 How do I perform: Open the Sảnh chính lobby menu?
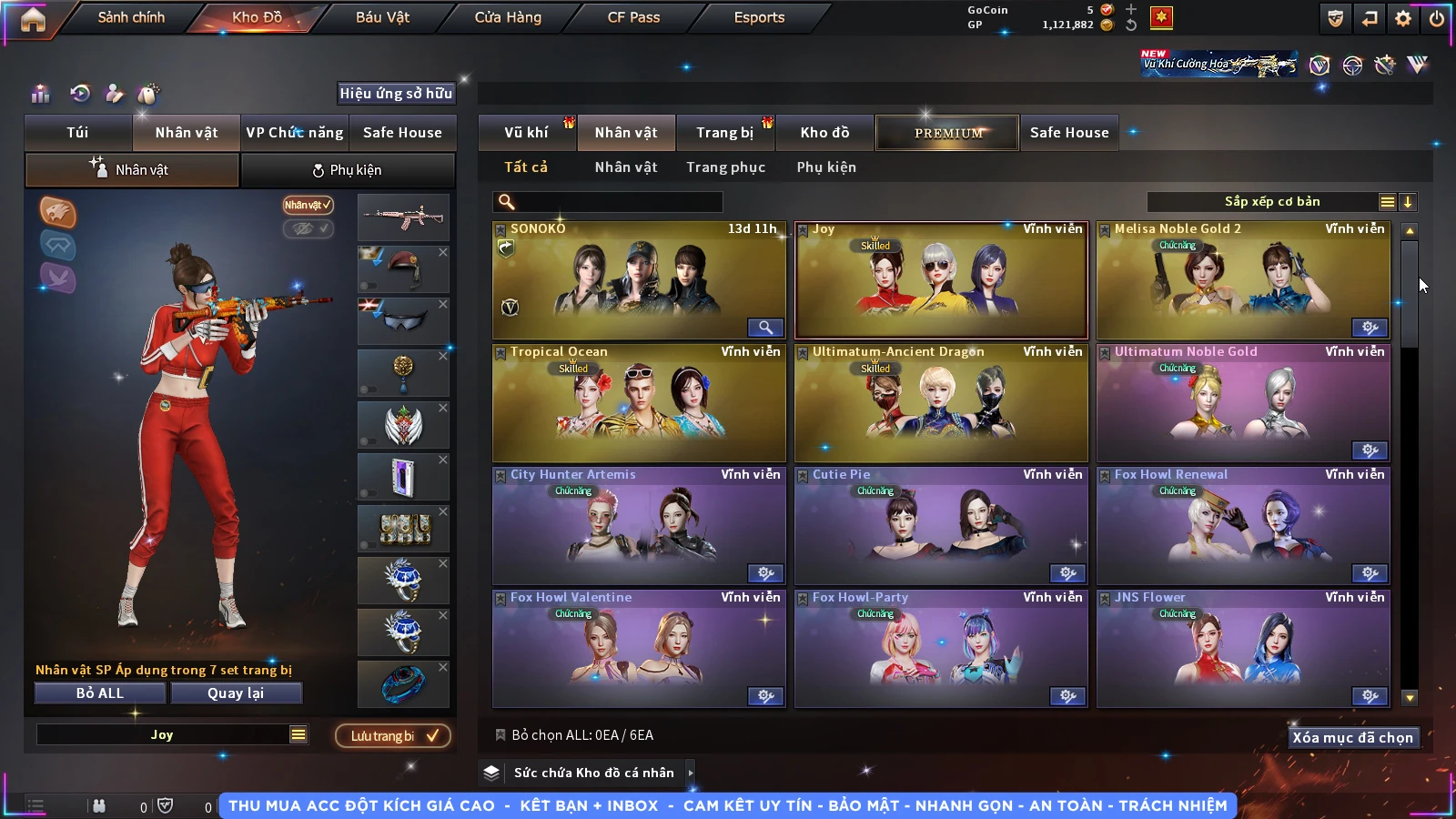pos(131,17)
